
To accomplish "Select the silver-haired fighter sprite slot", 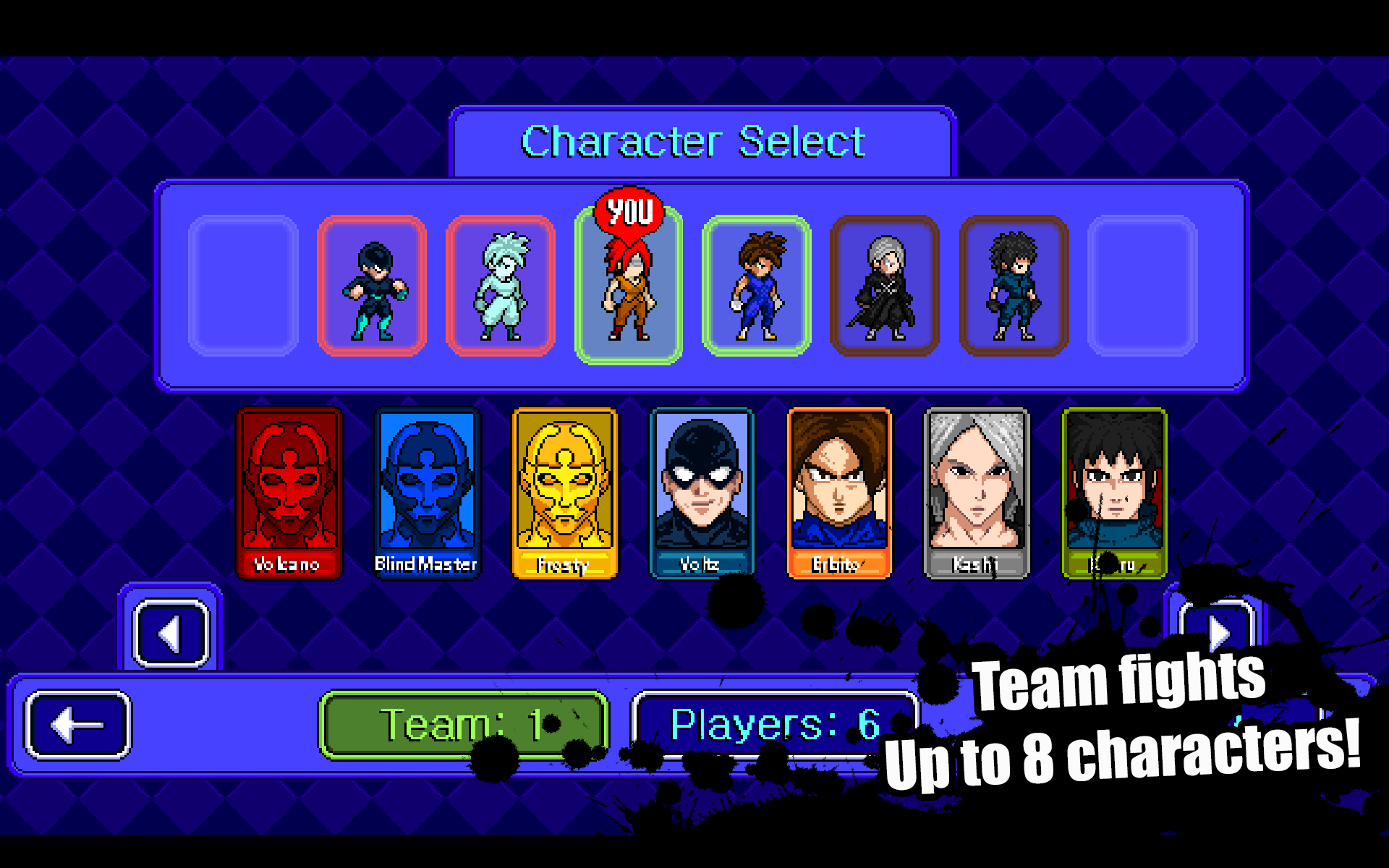I will [884, 286].
